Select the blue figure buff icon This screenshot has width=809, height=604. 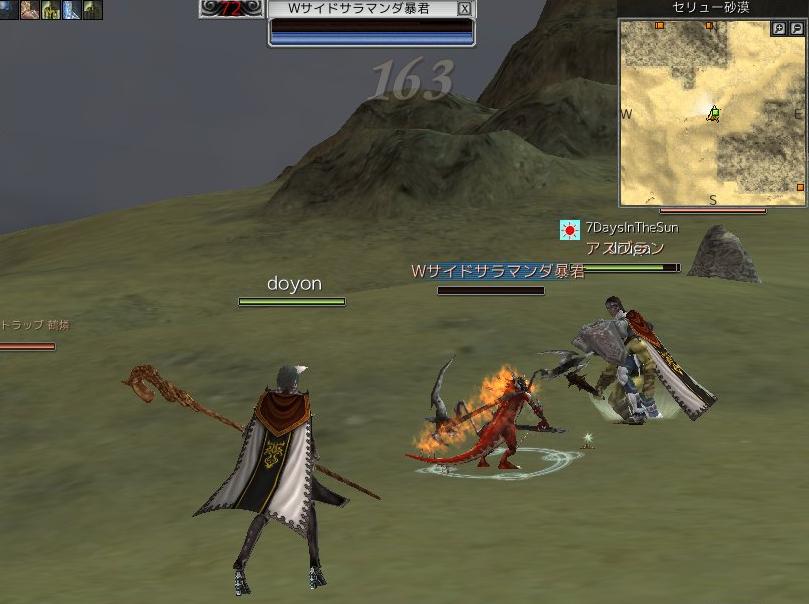(x=71, y=10)
